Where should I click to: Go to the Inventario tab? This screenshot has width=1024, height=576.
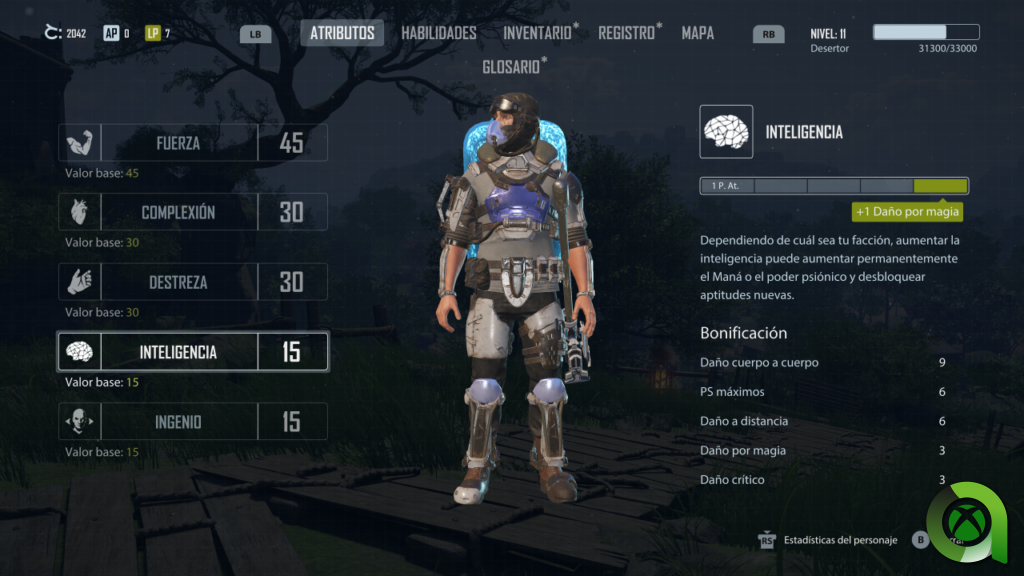pyautogui.click(x=539, y=33)
